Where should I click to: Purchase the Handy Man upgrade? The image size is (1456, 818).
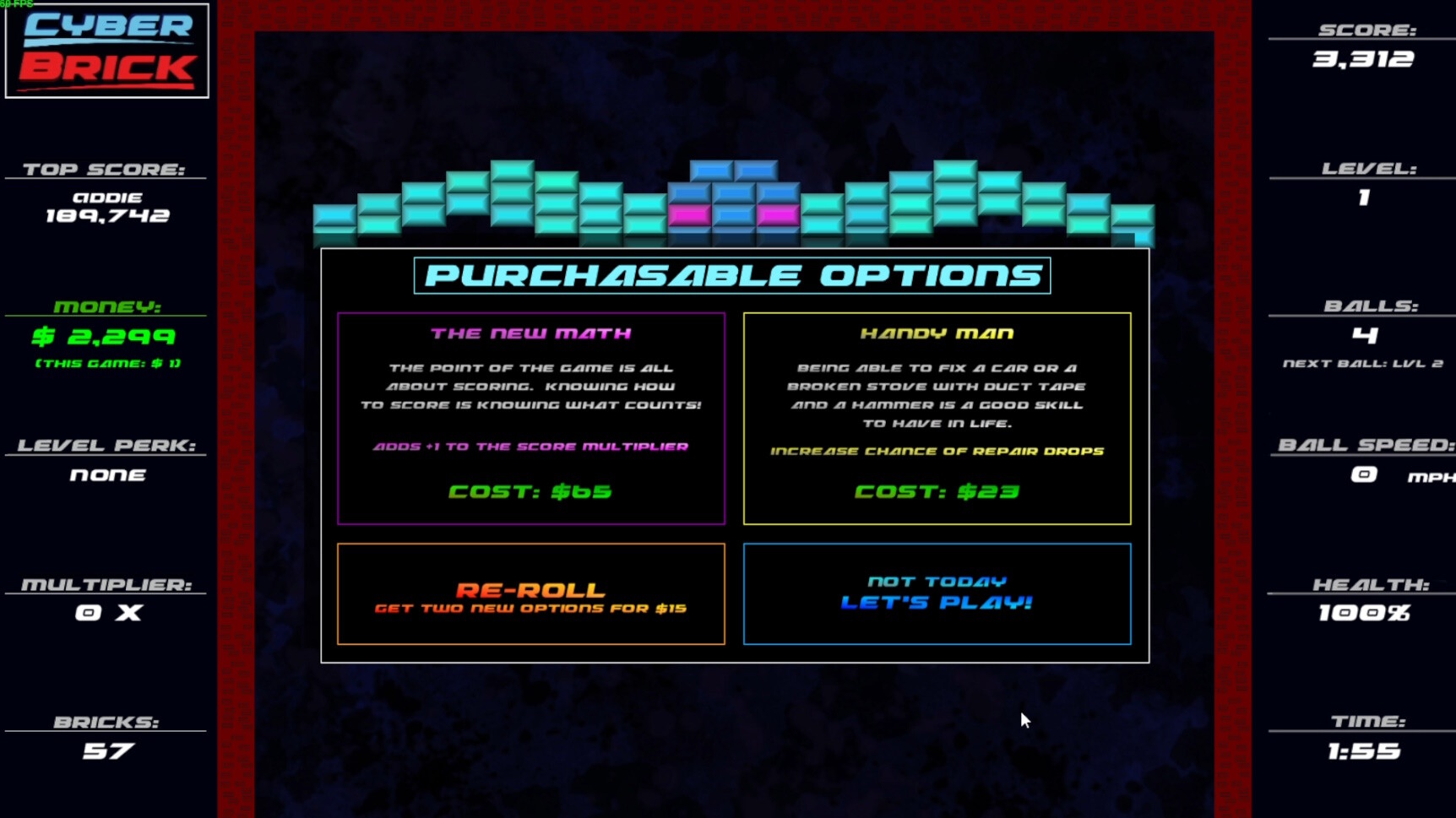[937, 418]
